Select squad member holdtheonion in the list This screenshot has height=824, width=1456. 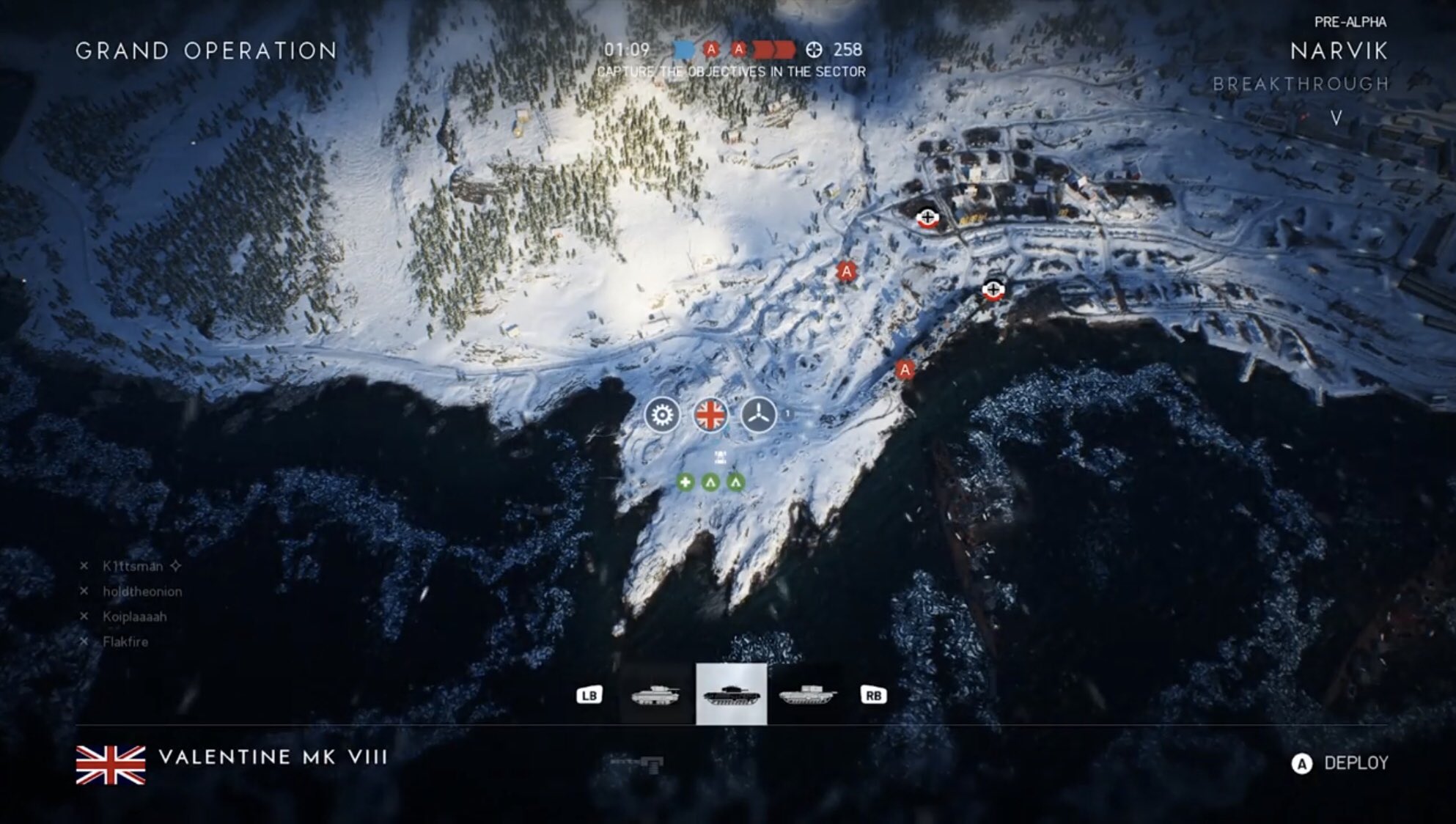tap(142, 591)
